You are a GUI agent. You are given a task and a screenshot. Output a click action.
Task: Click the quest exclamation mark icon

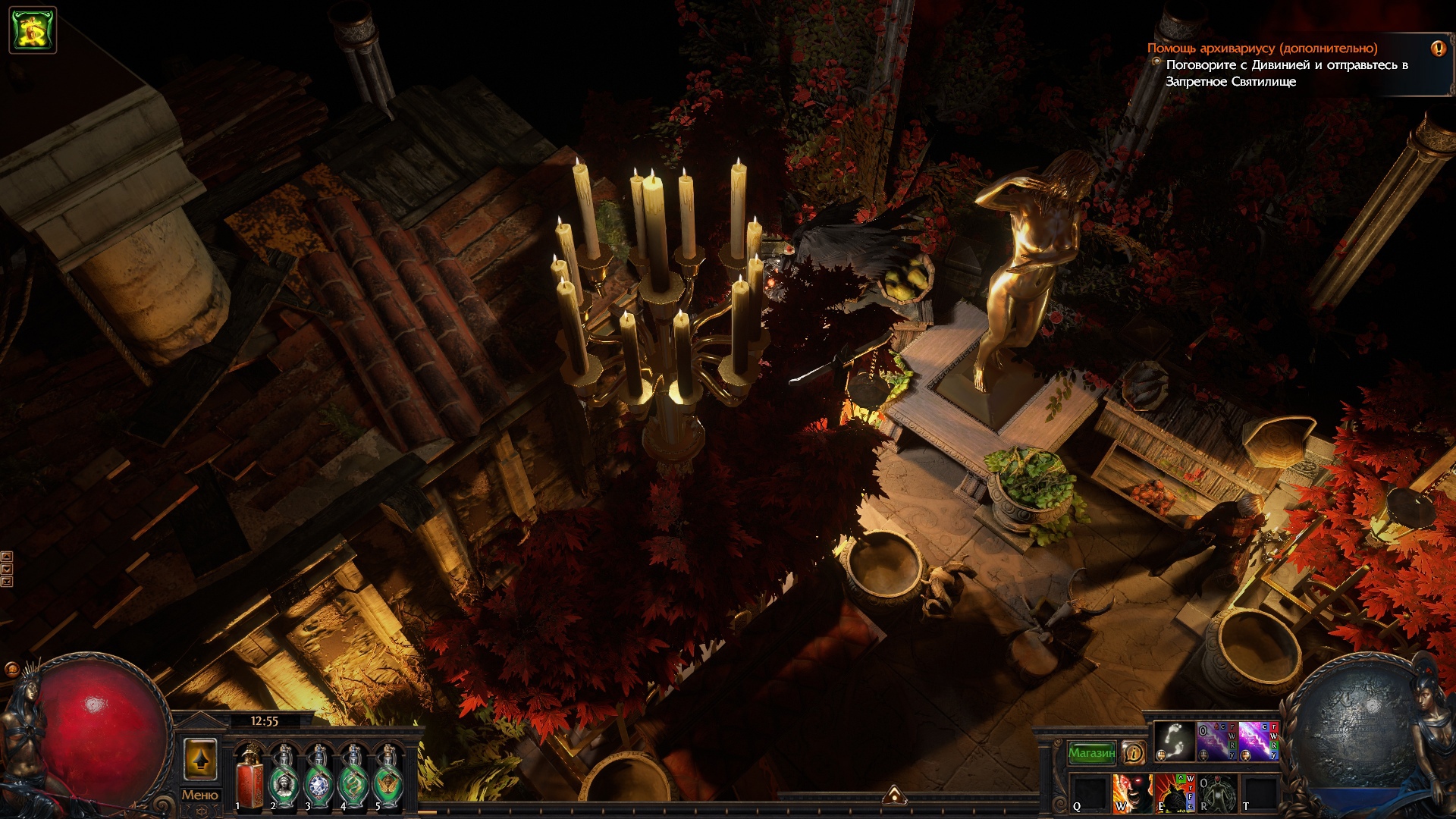1438,49
